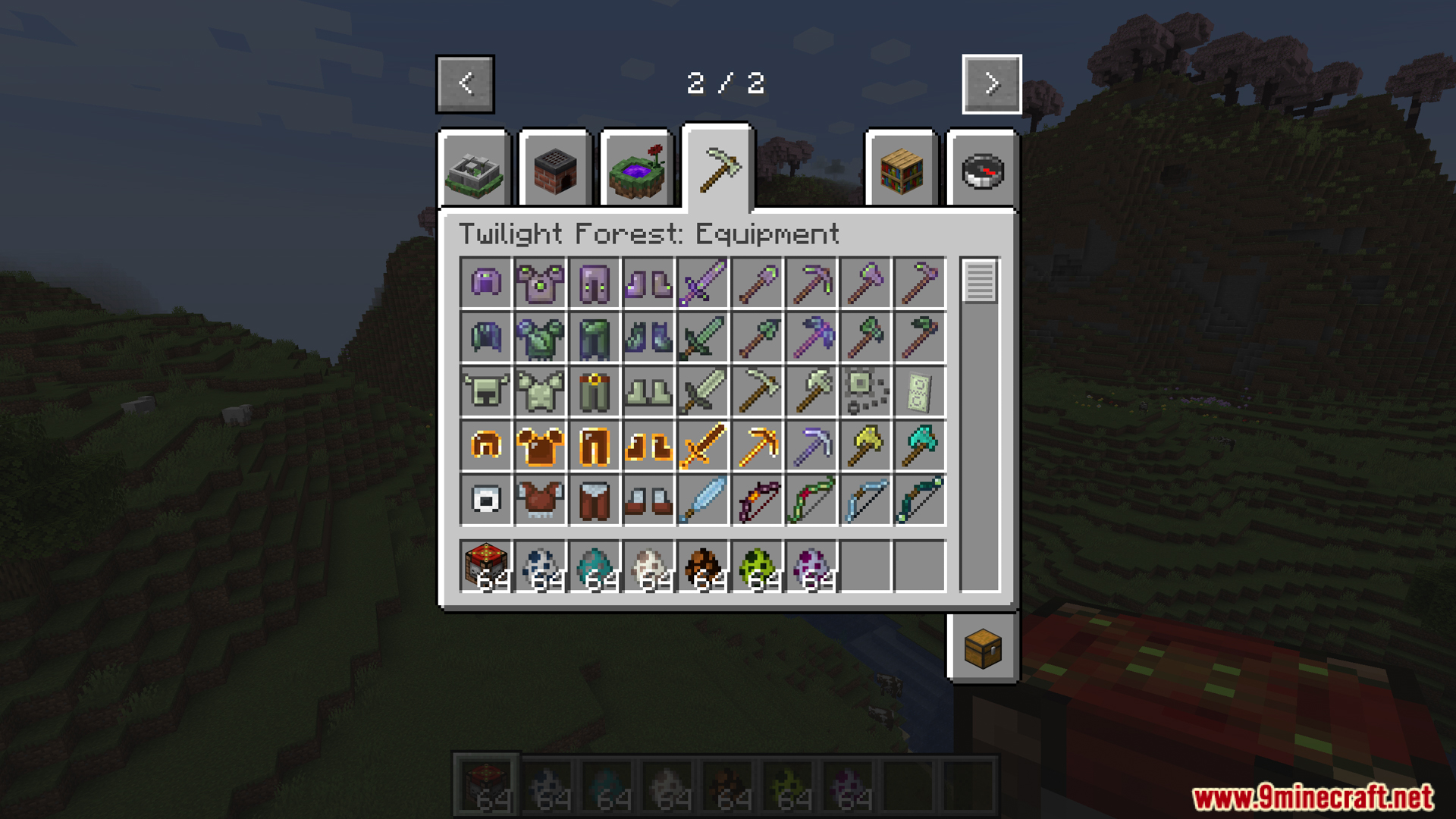Open the compass search items tab
The image size is (1456, 819).
tap(983, 171)
